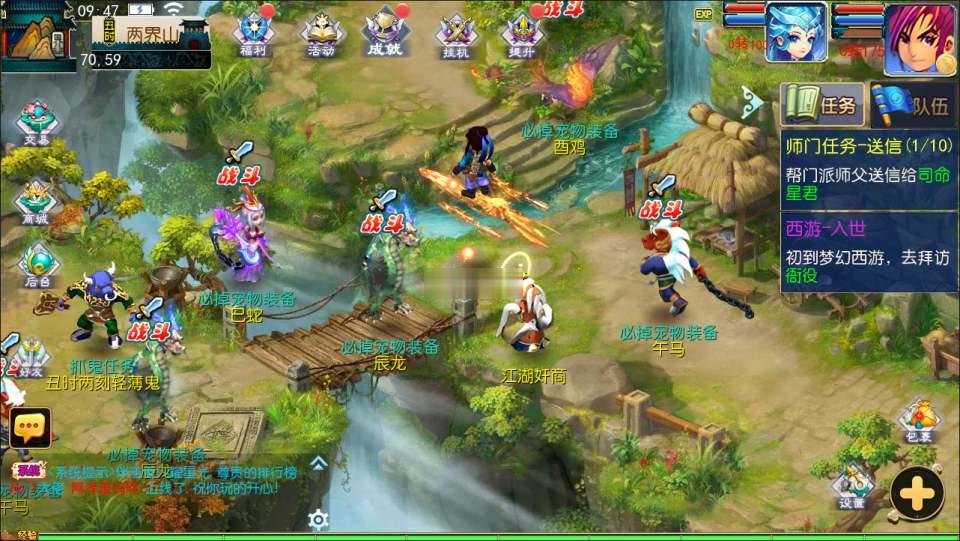Open the 商城 (shop) icon
This screenshot has height=541, width=960.
pyautogui.click(x=35, y=198)
